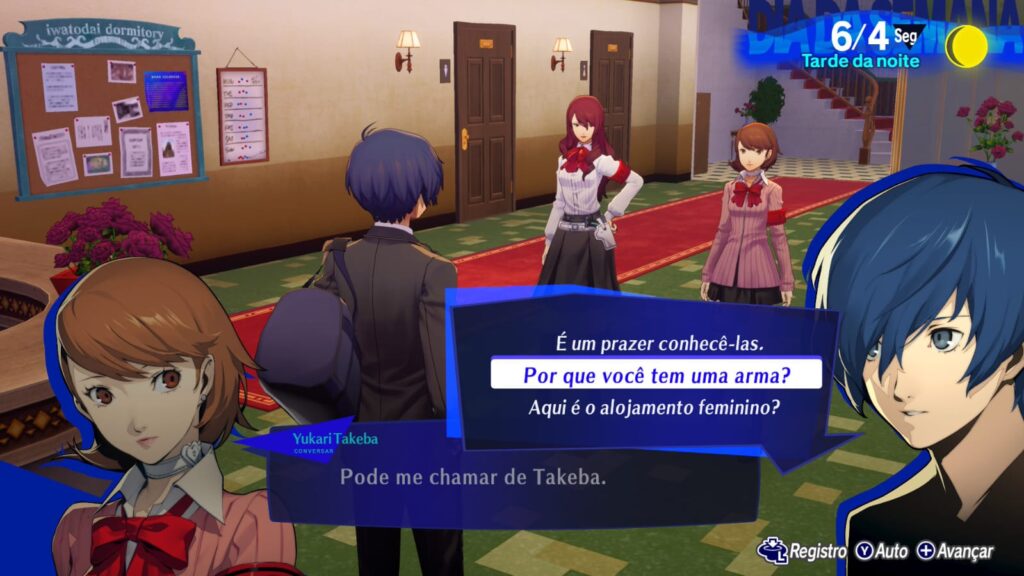Toggle Auto dialogue mode

coord(881,551)
